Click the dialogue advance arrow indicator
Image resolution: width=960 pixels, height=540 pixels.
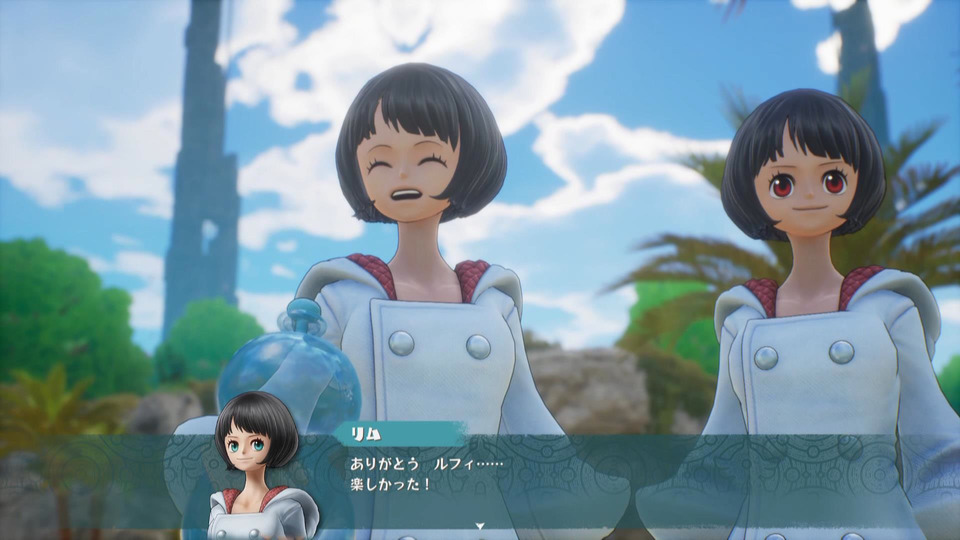pos(480,525)
